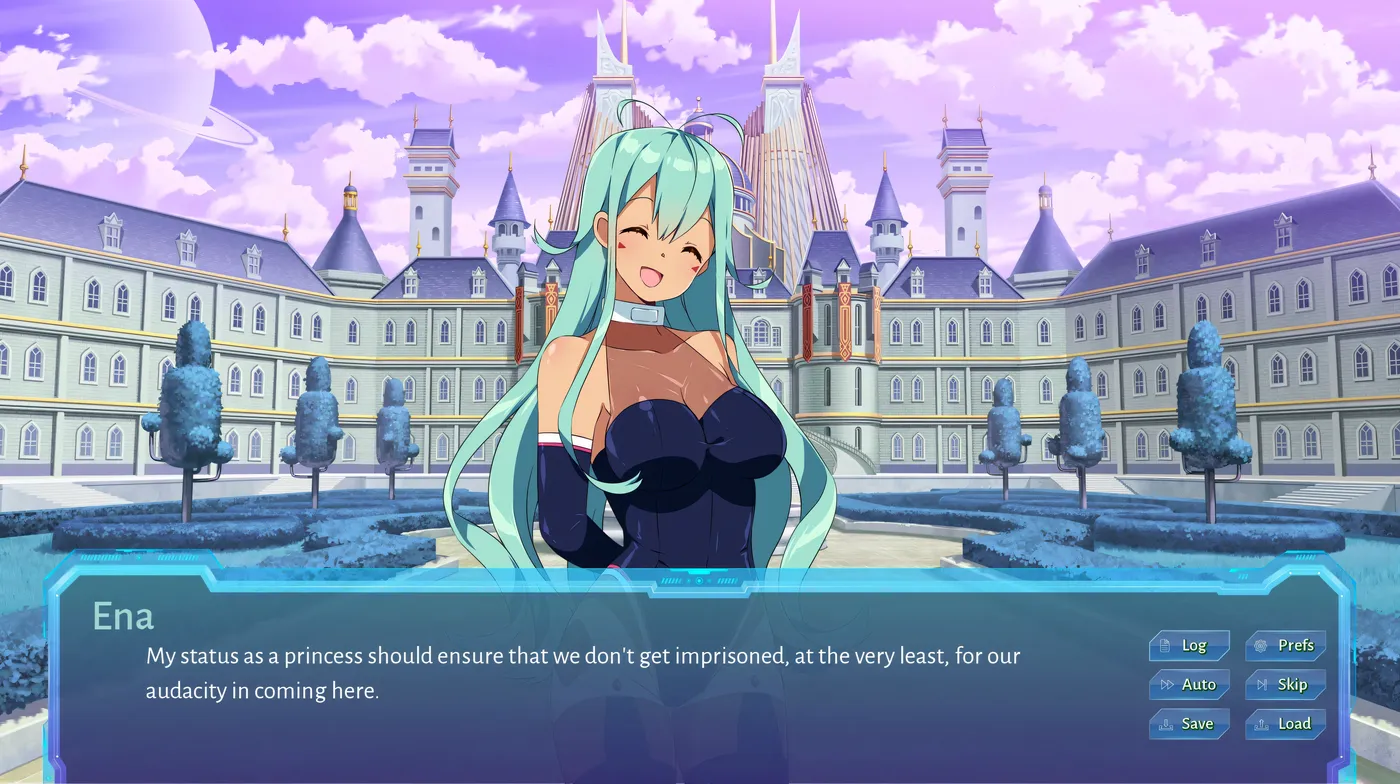Load a saved game
The height and width of the screenshot is (784, 1400).
[x=1286, y=724]
